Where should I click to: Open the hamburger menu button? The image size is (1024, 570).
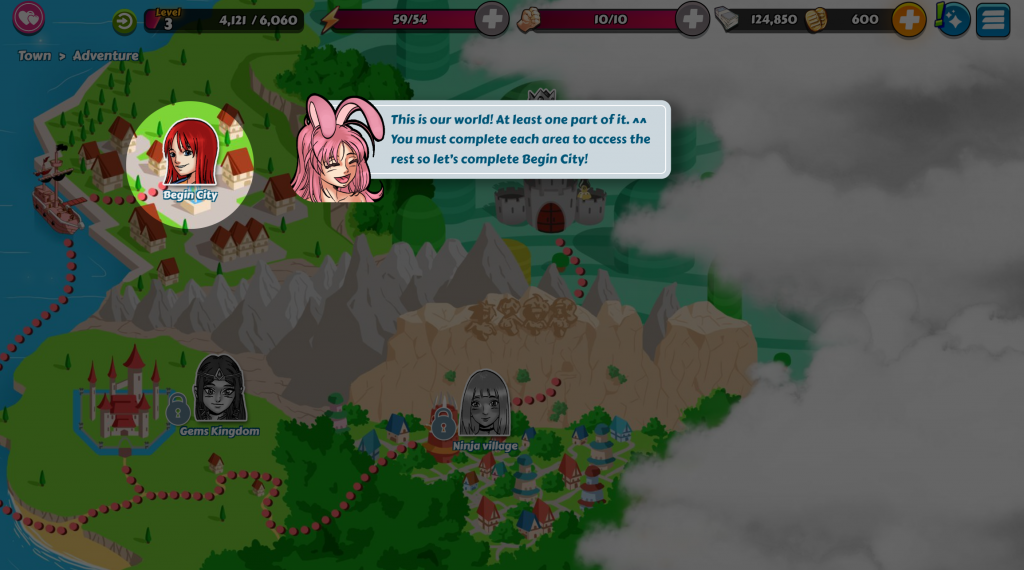[x=992, y=20]
